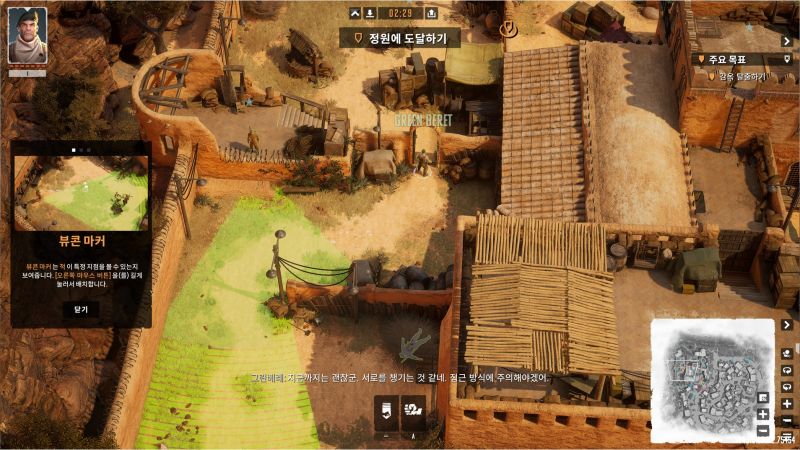Activate the banner-shaped ability slot

tap(386, 410)
